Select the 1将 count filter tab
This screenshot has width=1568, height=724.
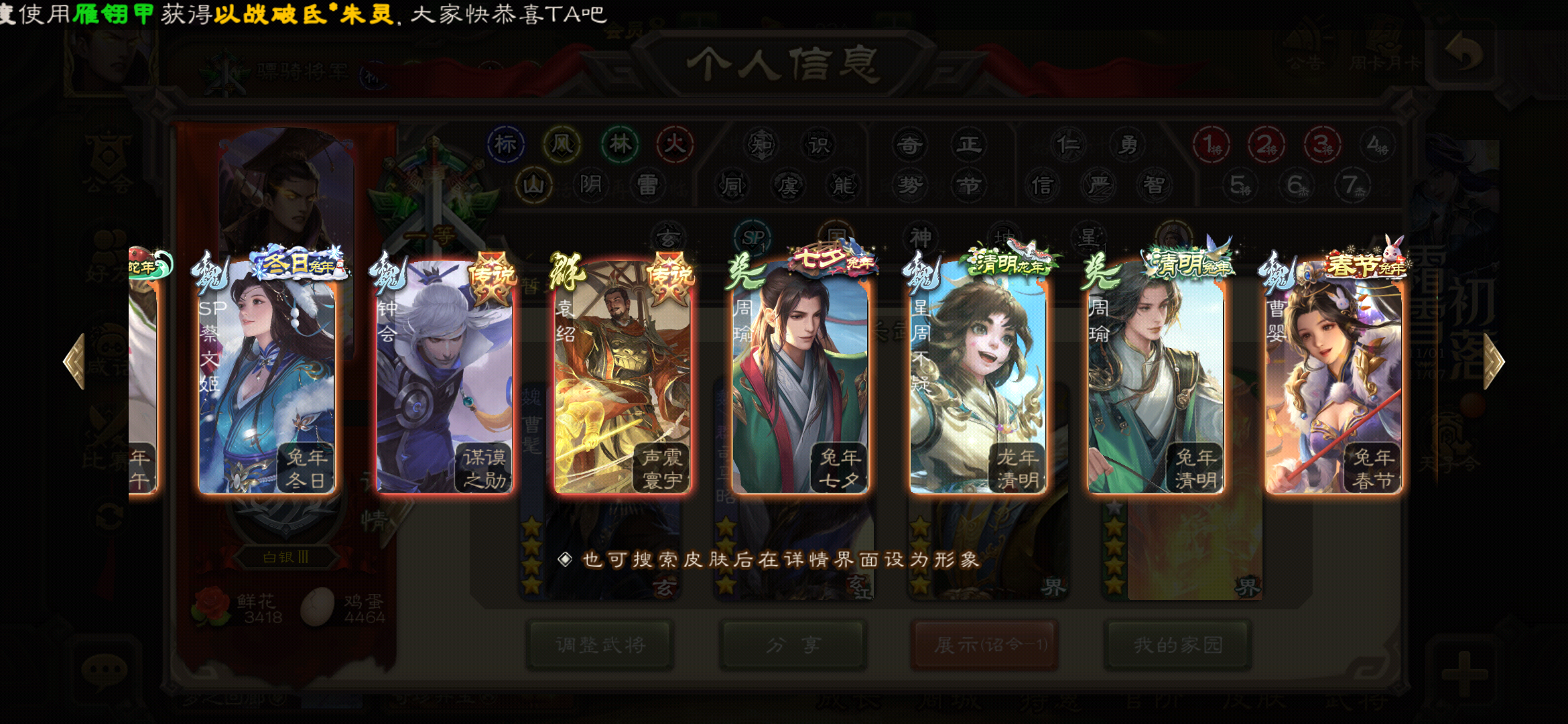(1211, 145)
